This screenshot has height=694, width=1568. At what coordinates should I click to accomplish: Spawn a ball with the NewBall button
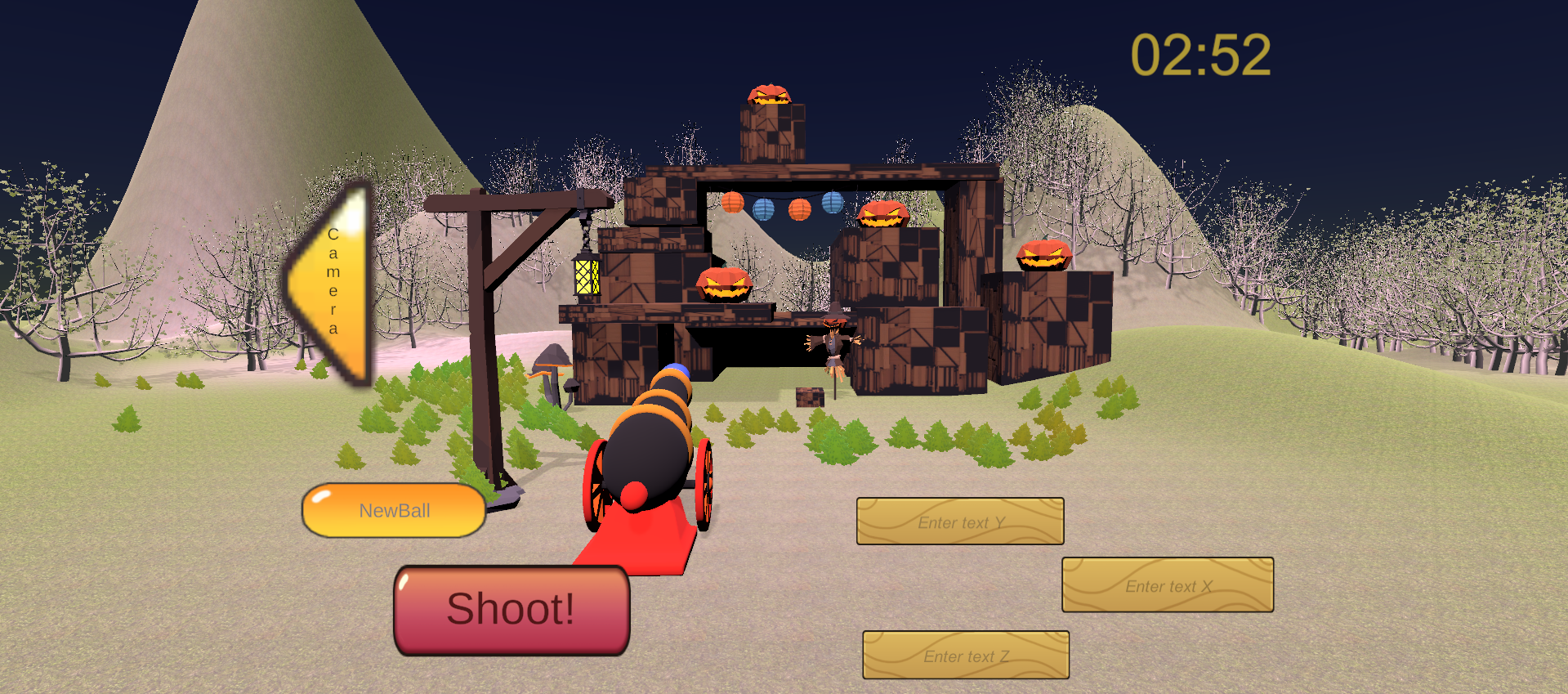[x=394, y=511]
